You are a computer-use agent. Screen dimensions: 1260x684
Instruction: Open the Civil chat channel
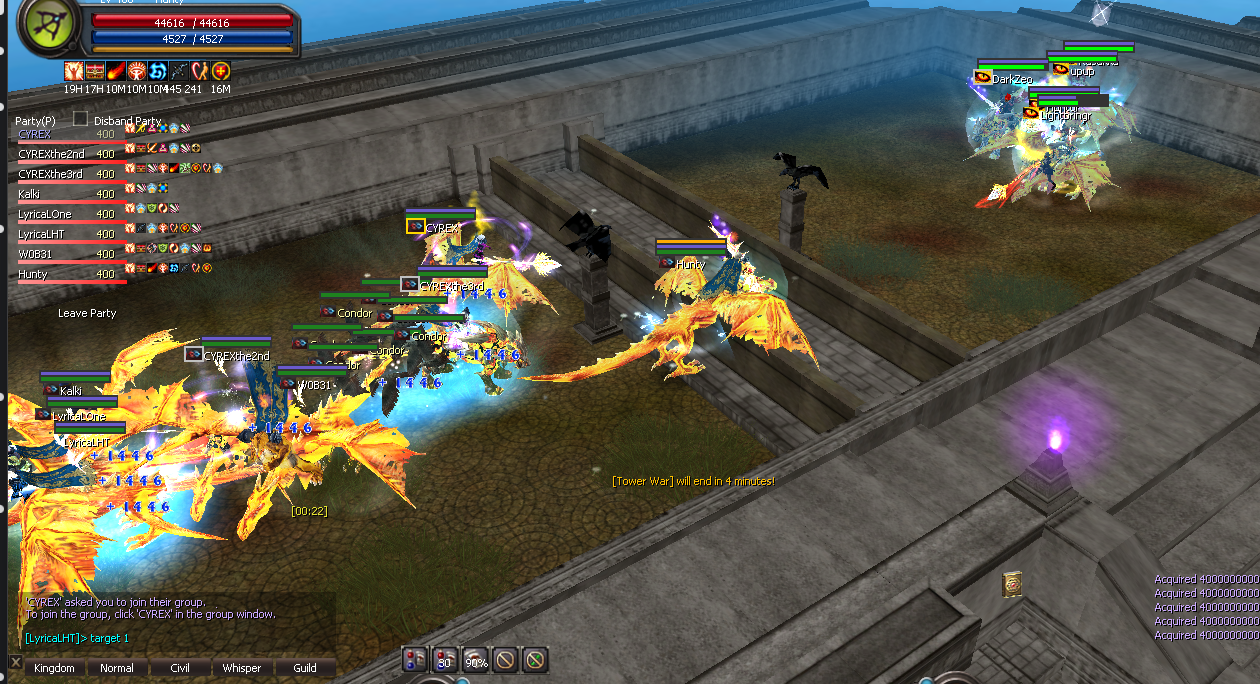click(180, 668)
